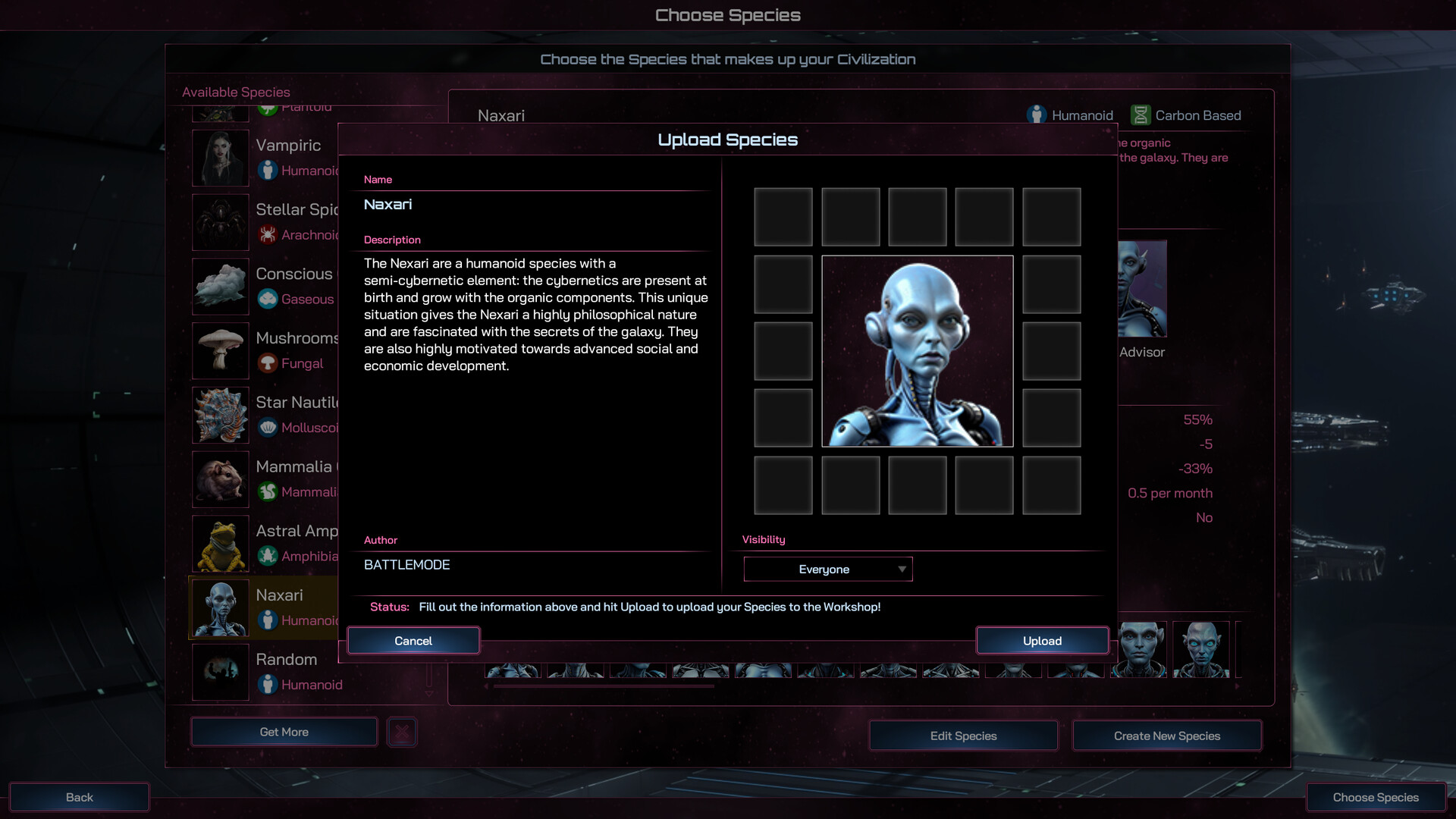Confirm with the Choose Species button
Viewport: 1456px width, 819px height.
coord(1375,797)
